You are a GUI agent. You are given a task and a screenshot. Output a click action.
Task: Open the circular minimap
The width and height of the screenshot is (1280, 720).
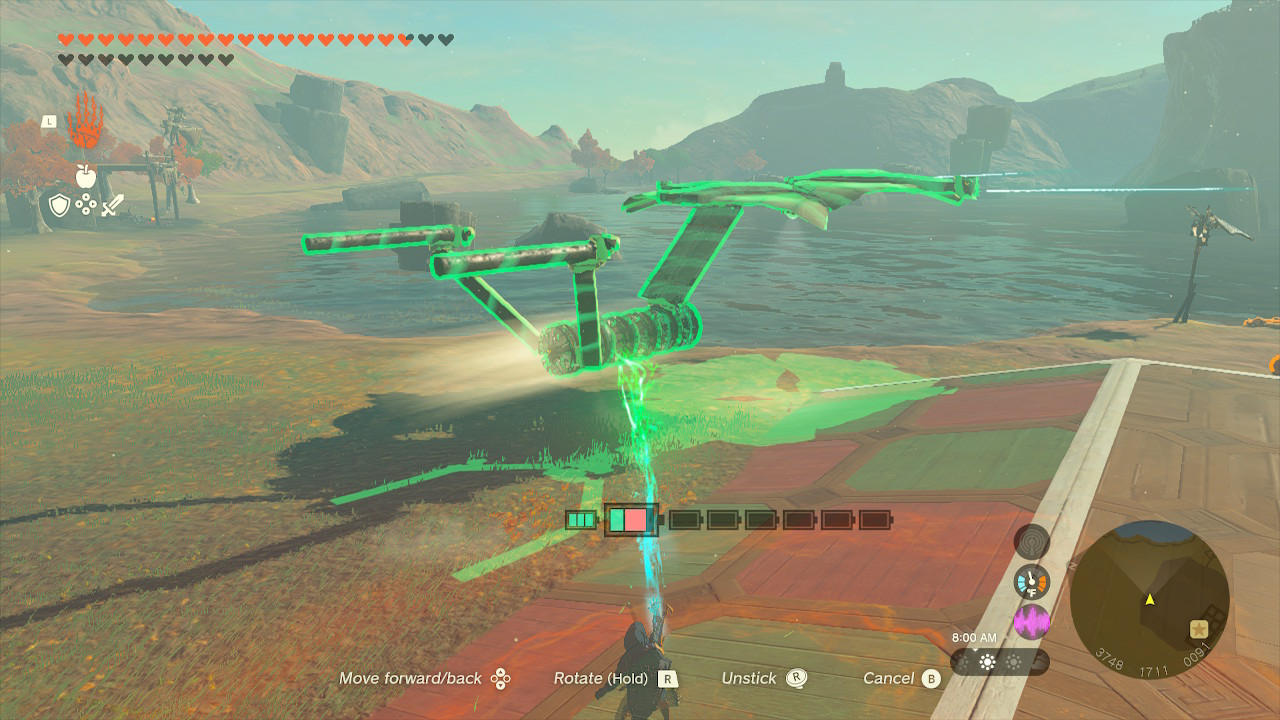coord(1149,599)
